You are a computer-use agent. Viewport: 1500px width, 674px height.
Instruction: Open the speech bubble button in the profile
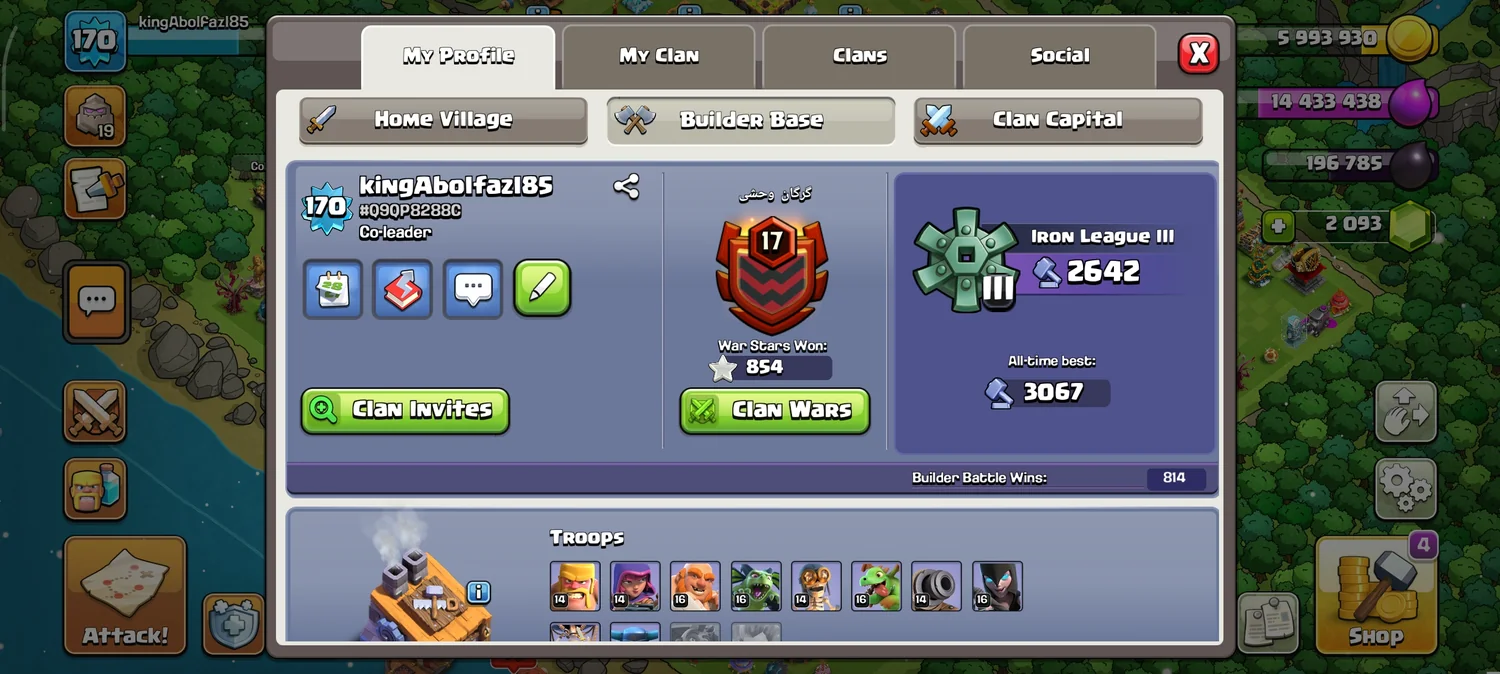472,289
